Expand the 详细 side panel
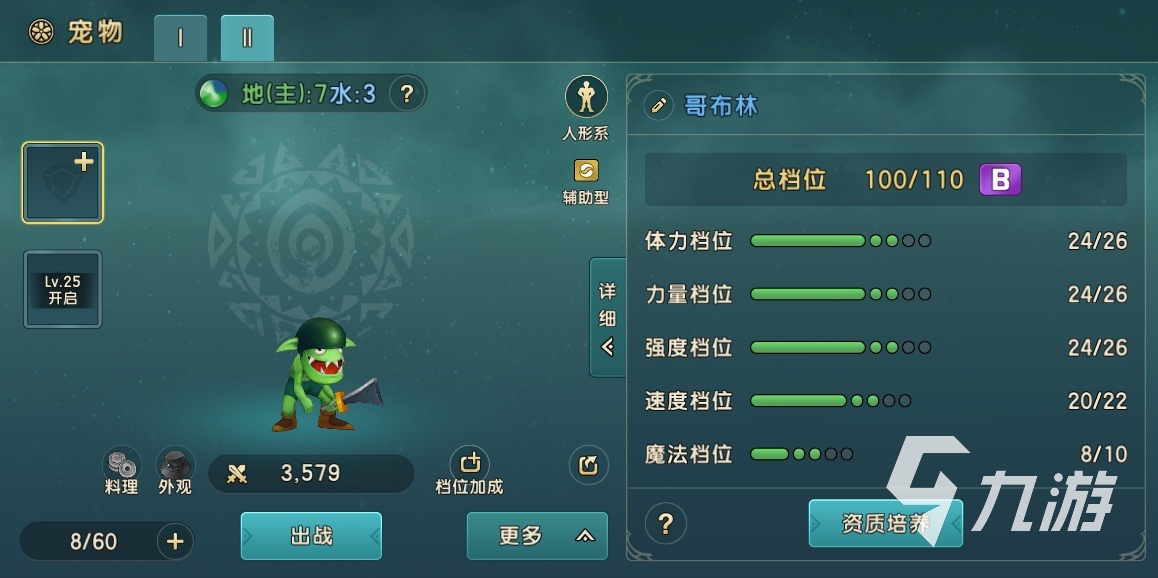The height and width of the screenshot is (578, 1158). coord(607,317)
